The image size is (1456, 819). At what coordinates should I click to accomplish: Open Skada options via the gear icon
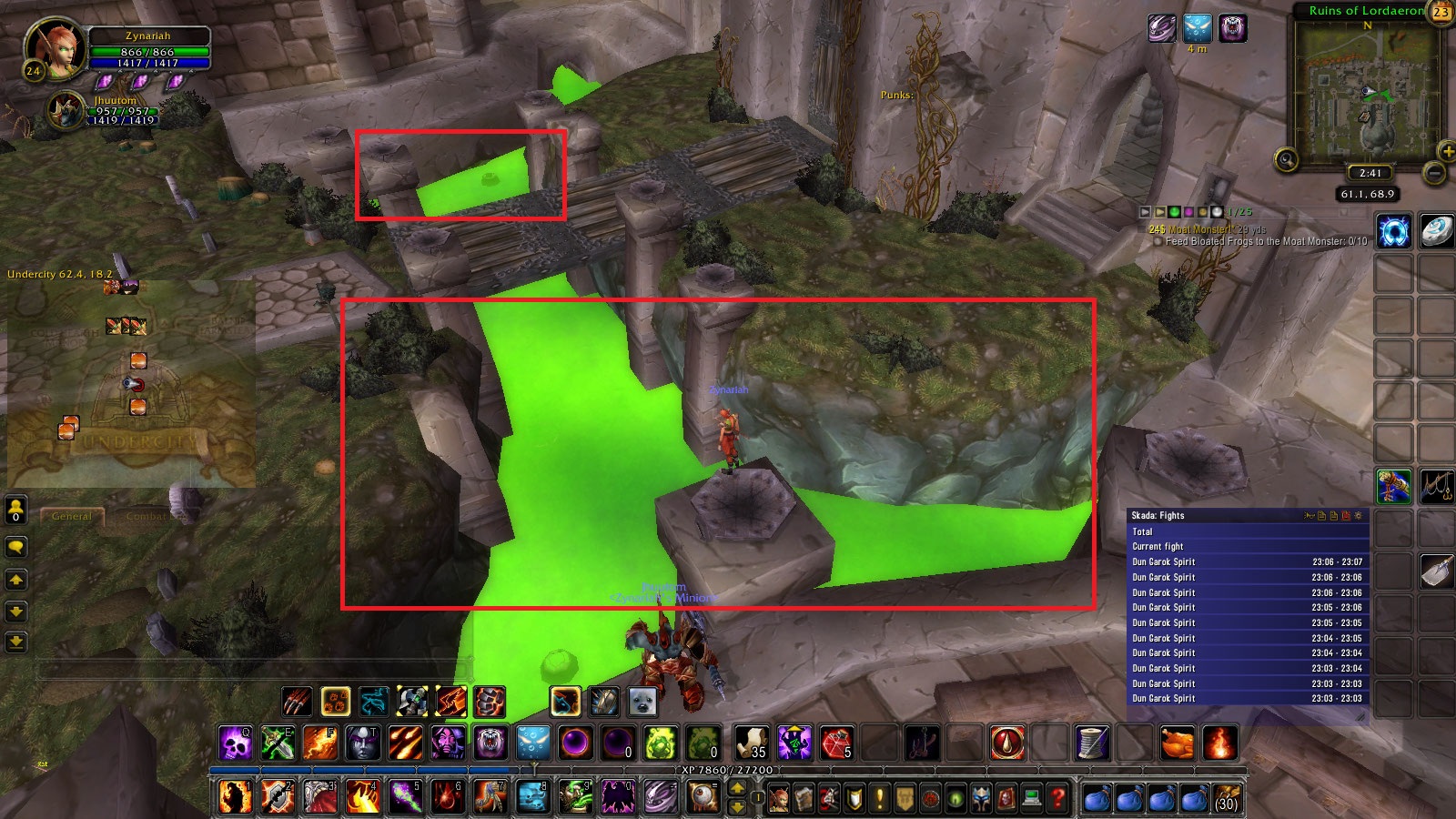[1359, 516]
